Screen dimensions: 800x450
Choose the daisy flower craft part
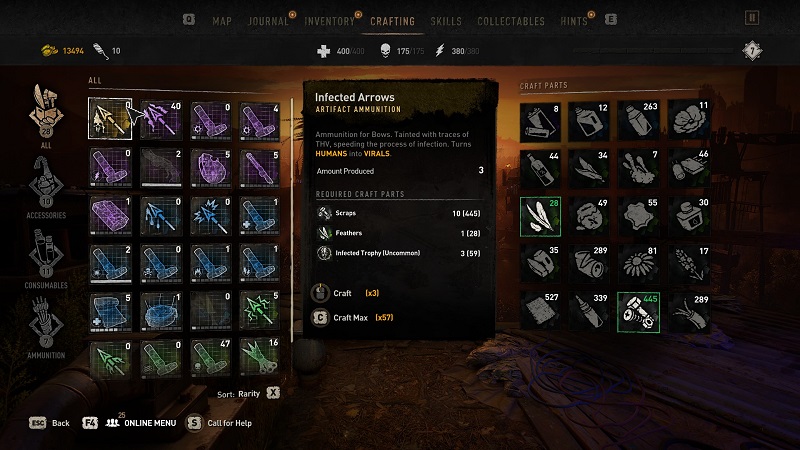click(x=638, y=264)
